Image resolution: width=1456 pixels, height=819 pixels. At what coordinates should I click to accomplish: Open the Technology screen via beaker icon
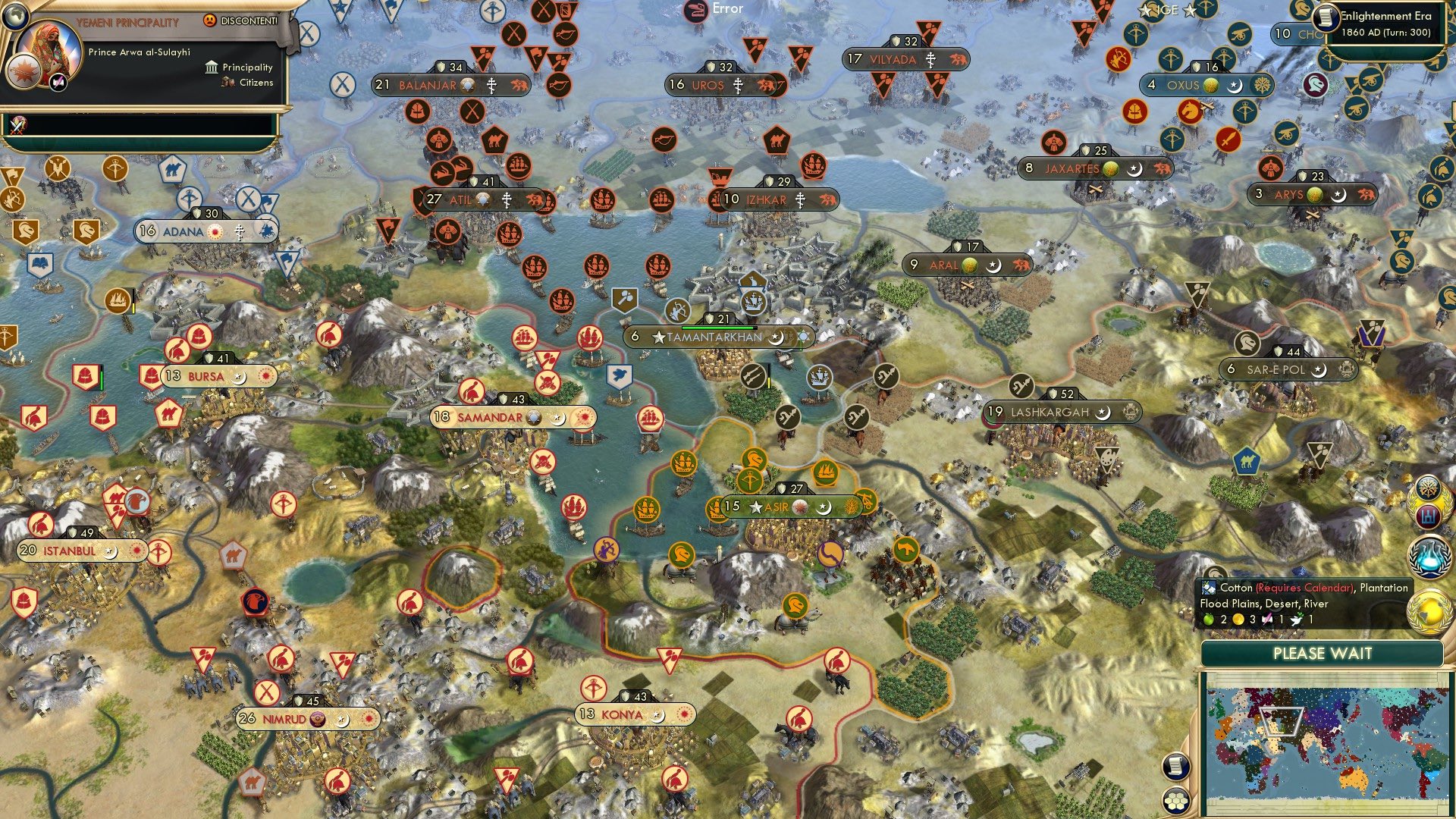[x=1429, y=557]
